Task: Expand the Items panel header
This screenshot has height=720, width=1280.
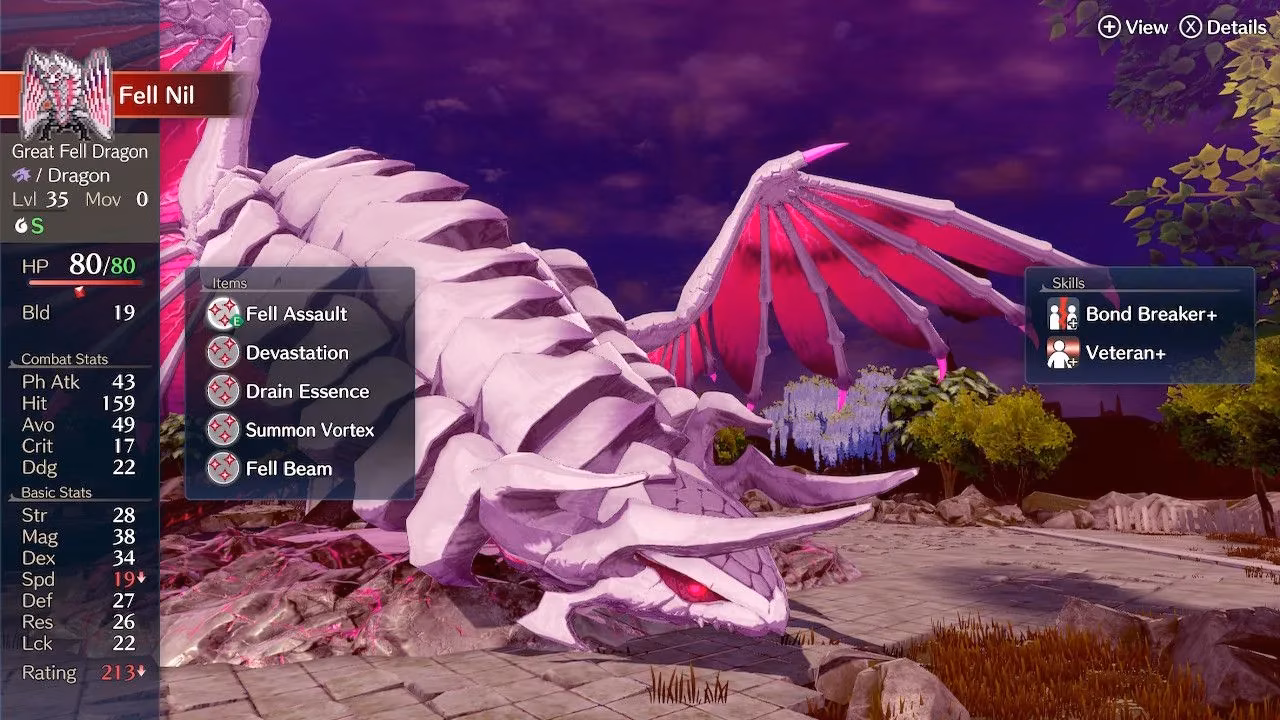Action: click(x=230, y=283)
